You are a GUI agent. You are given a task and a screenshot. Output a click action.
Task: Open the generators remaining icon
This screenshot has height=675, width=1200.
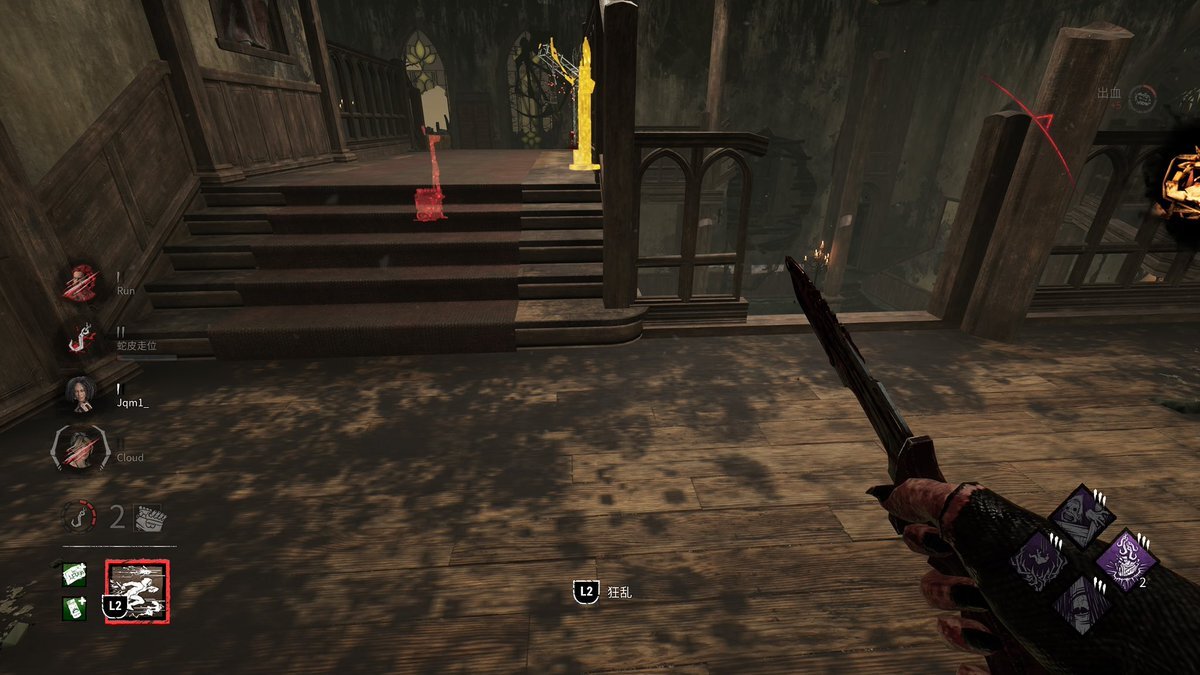click(x=149, y=516)
